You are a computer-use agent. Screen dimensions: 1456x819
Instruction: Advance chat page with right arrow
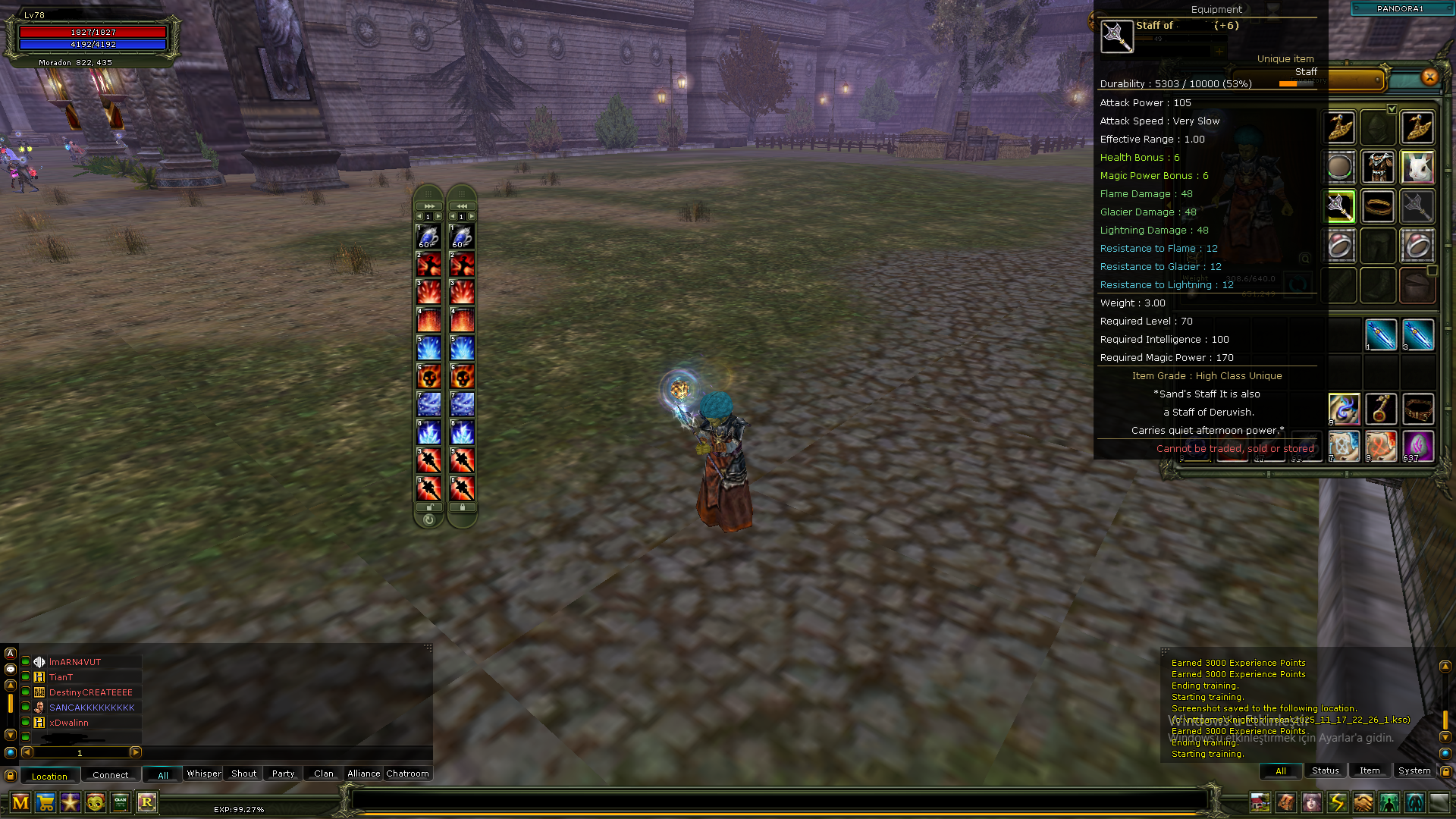pyautogui.click(x=136, y=752)
